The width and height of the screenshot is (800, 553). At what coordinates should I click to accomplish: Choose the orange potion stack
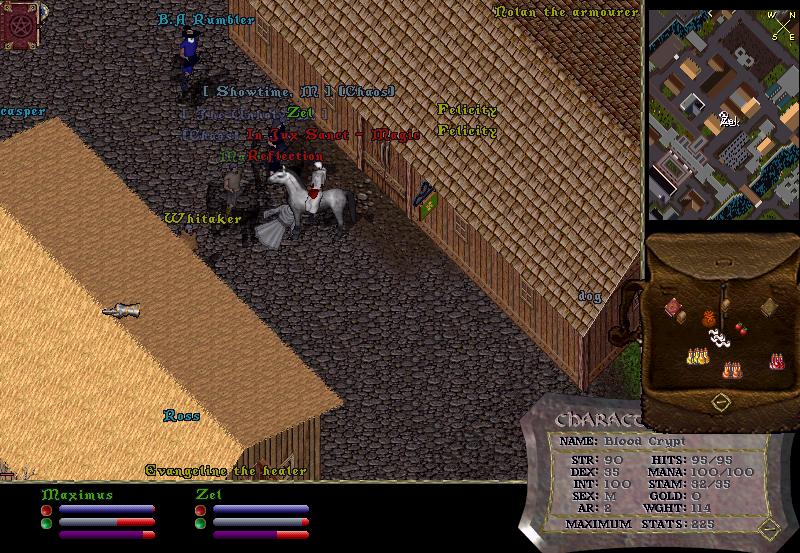(x=732, y=370)
